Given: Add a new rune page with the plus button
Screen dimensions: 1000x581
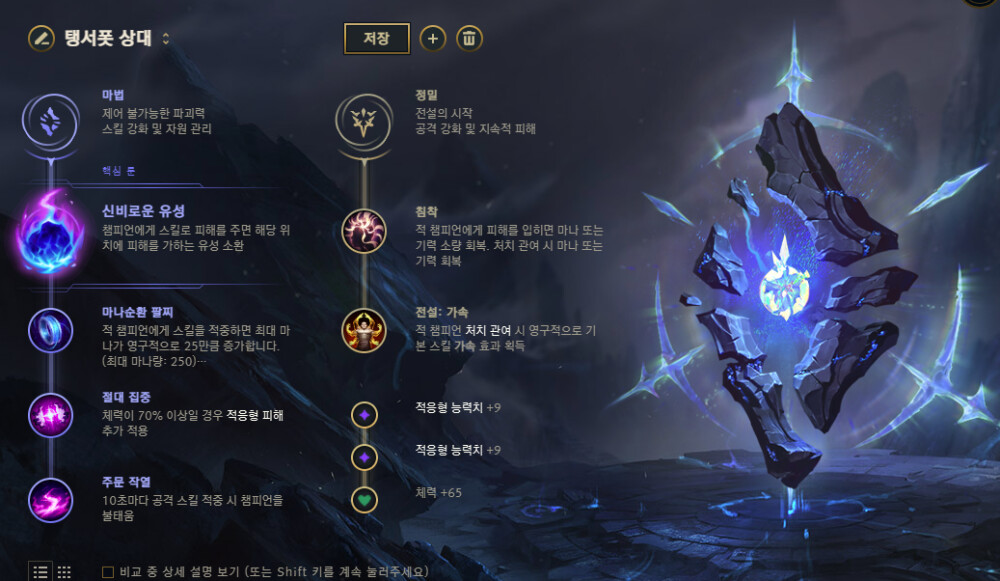Looking at the screenshot, I should coord(432,38).
